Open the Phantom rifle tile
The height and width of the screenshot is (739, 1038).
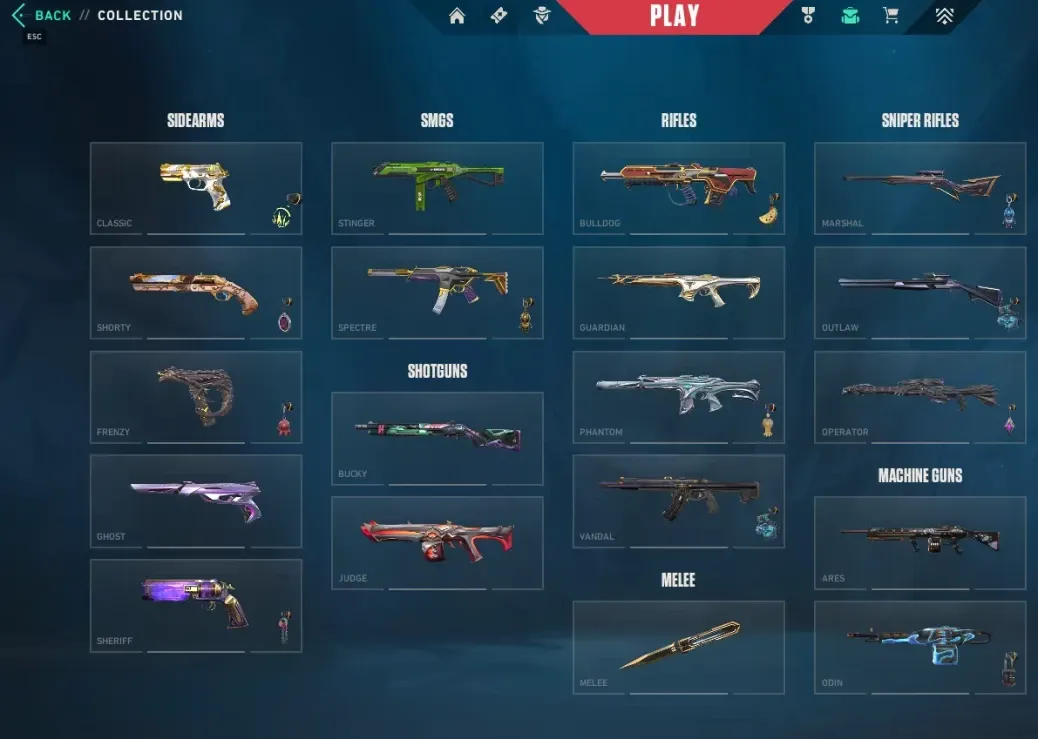pos(678,396)
